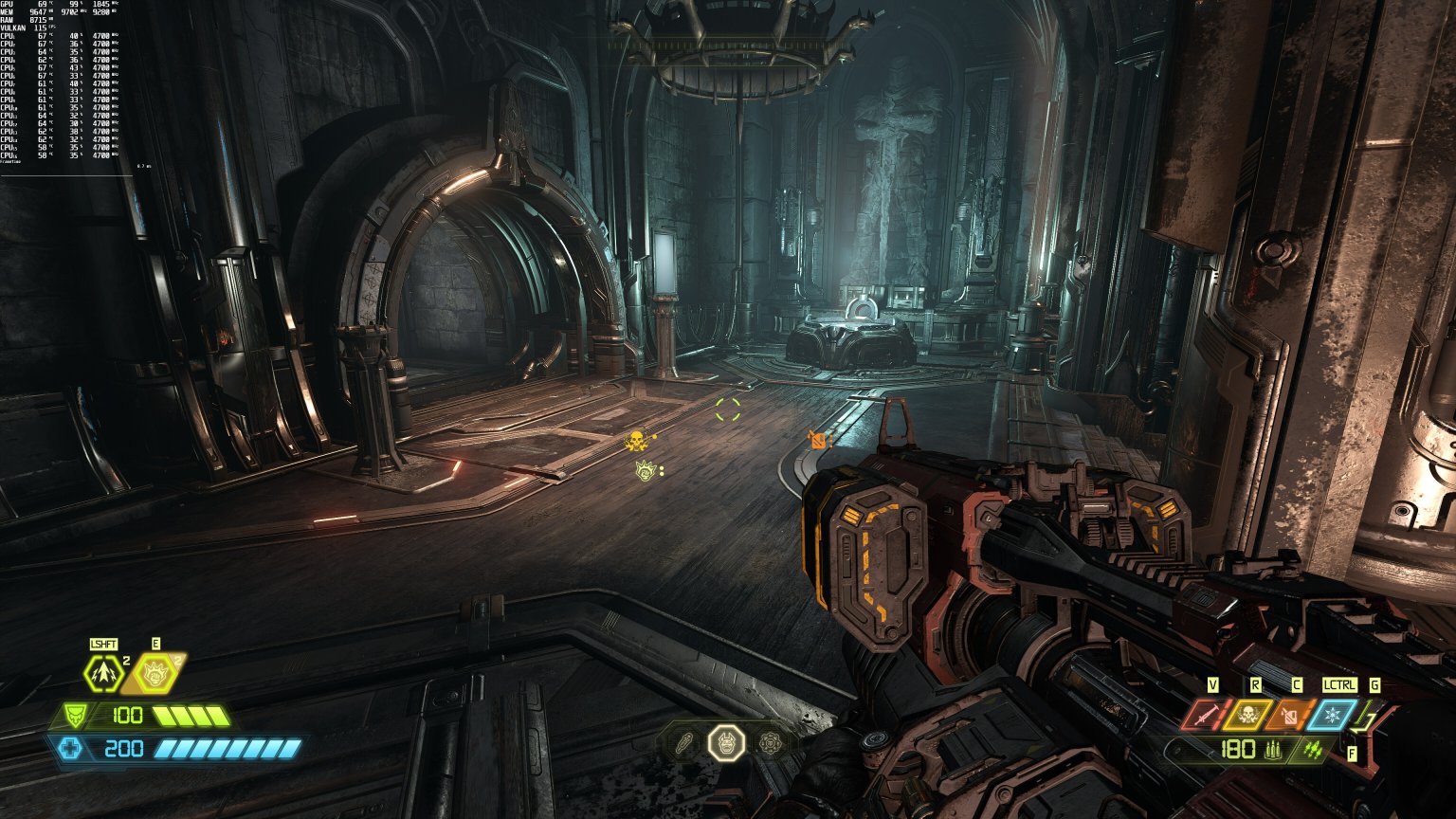This screenshot has height=819, width=1456.
Task: Select the dash ability icon labeled LSHFT
Action: (104, 675)
